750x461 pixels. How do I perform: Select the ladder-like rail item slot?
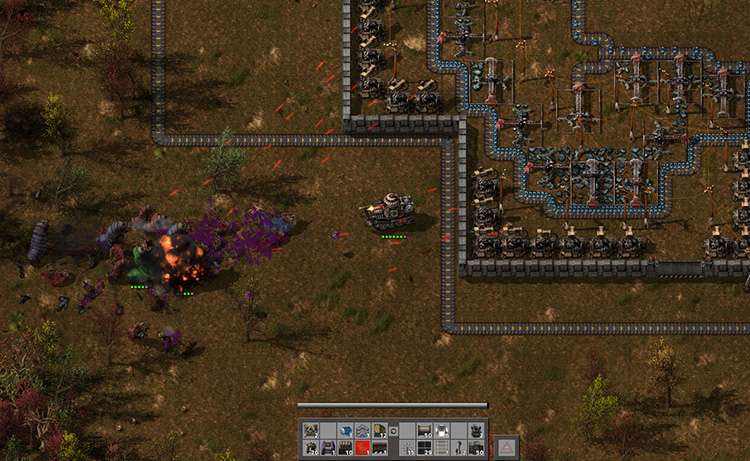(441, 446)
